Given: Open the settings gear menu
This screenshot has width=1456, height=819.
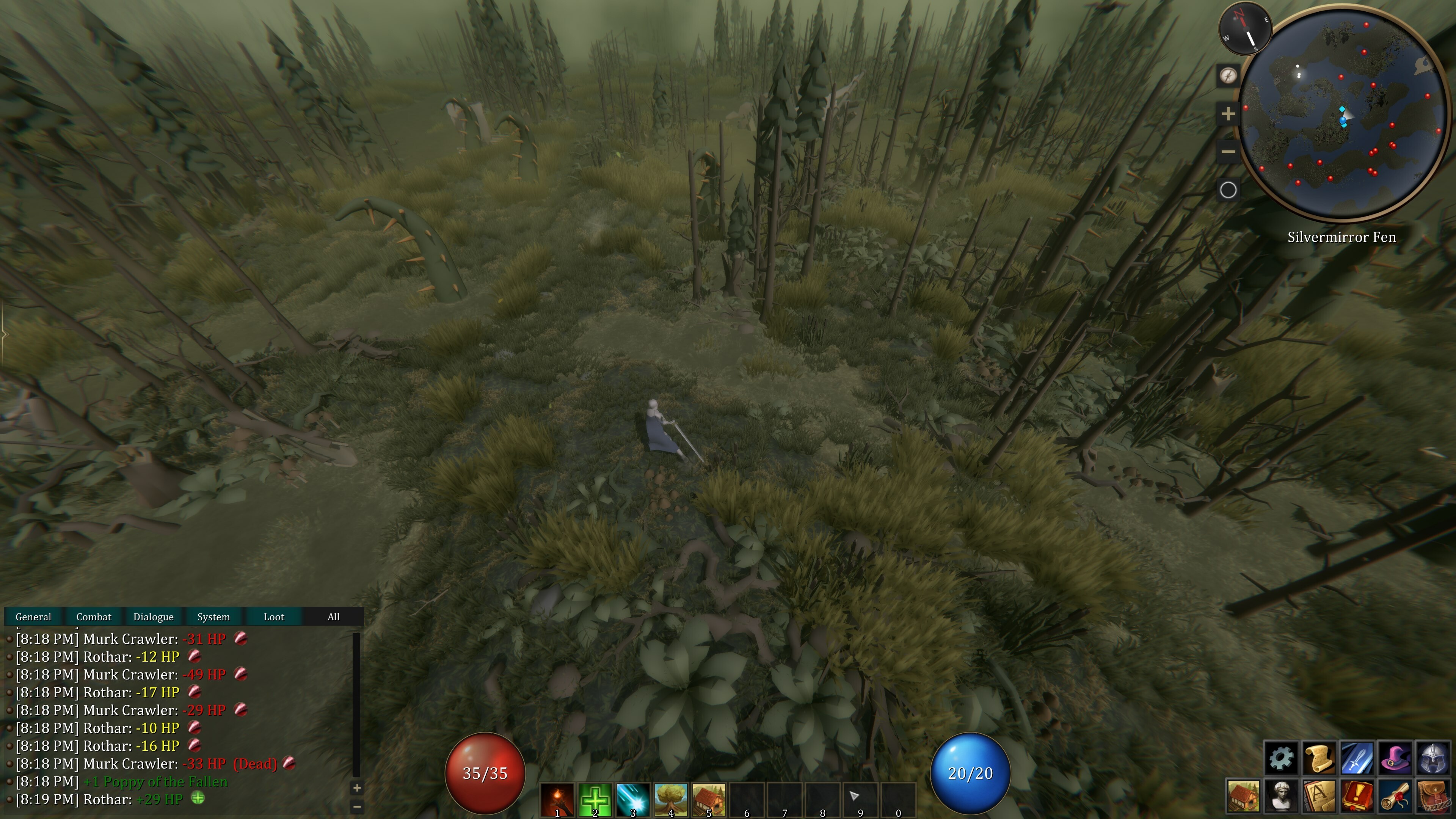Looking at the screenshot, I should pyautogui.click(x=1281, y=758).
